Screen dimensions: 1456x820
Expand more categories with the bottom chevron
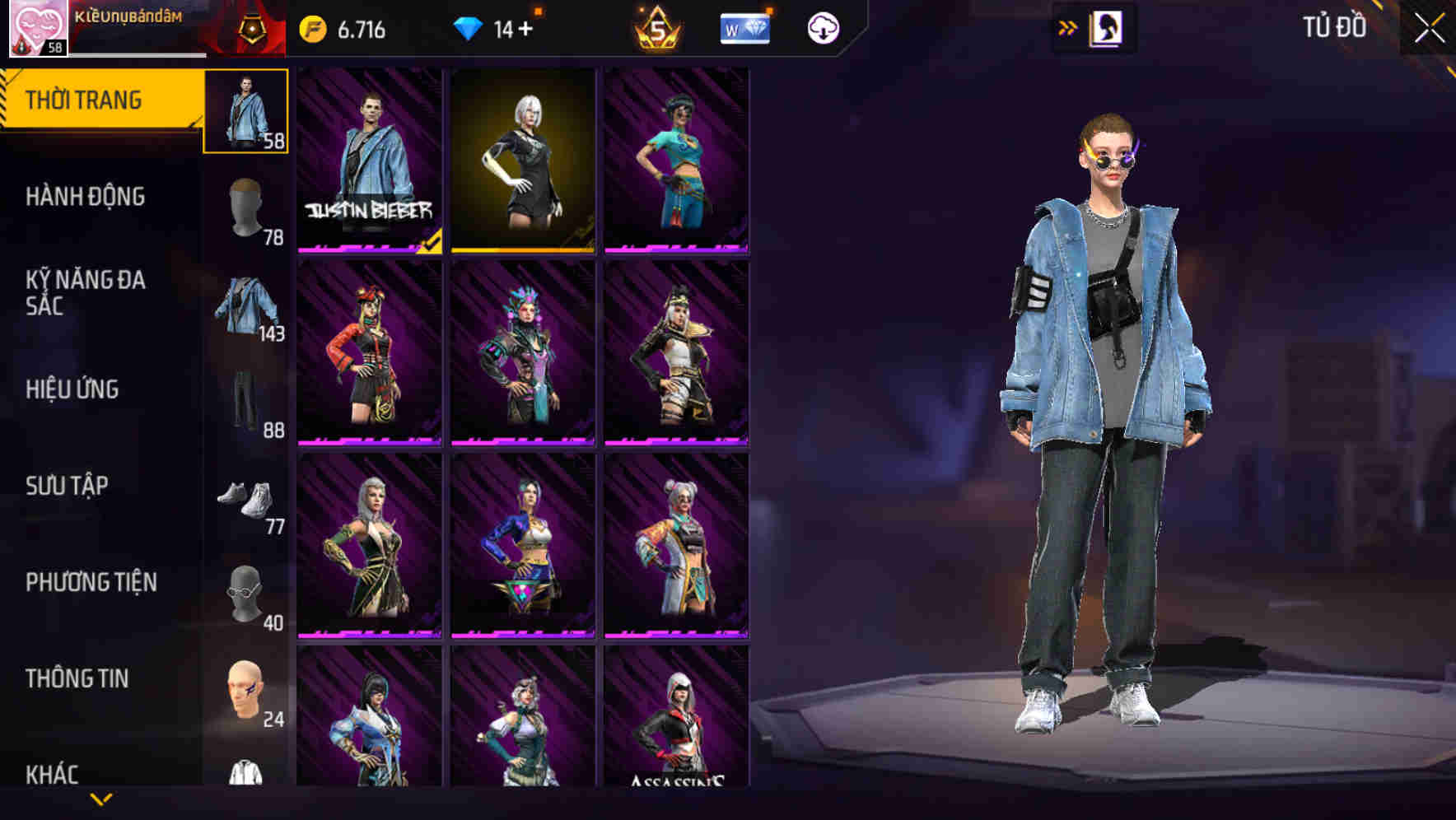(101, 798)
